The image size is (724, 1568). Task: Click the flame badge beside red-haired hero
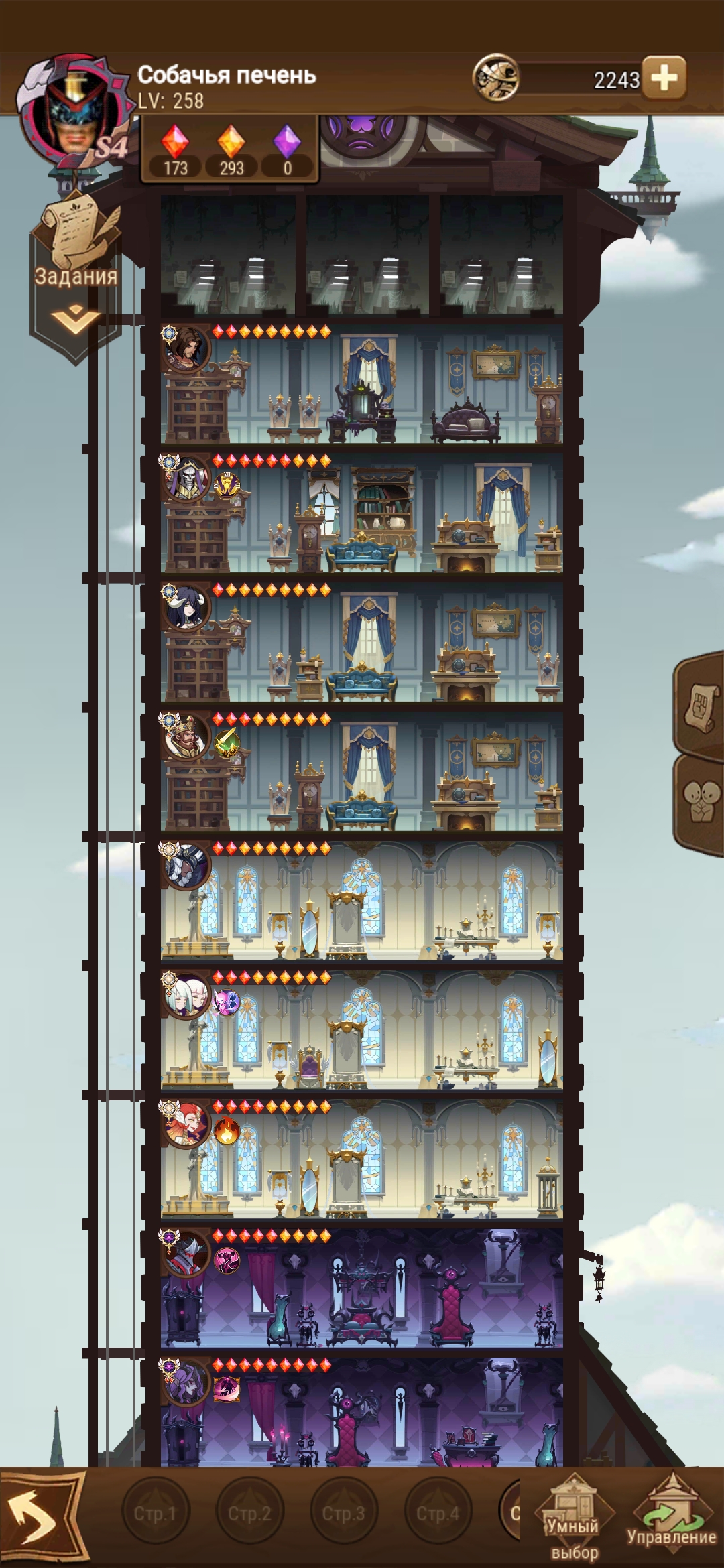[x=227, y=1132]
